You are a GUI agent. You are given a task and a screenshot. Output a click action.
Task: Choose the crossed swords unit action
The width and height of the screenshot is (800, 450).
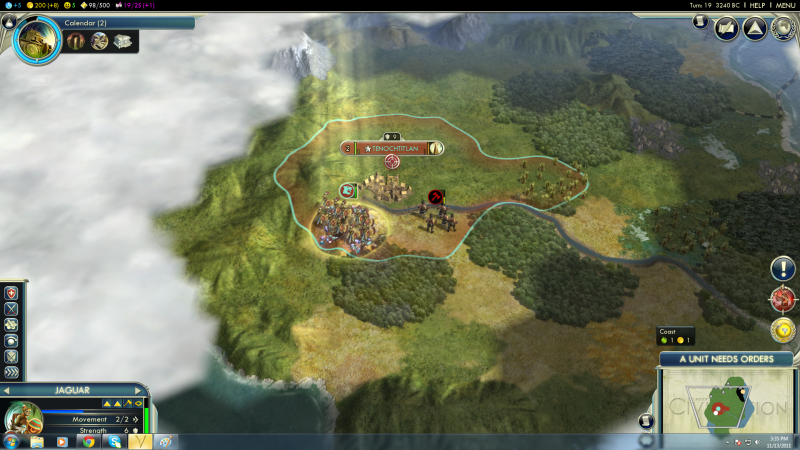pyautogui.click(x=11, y=309)
